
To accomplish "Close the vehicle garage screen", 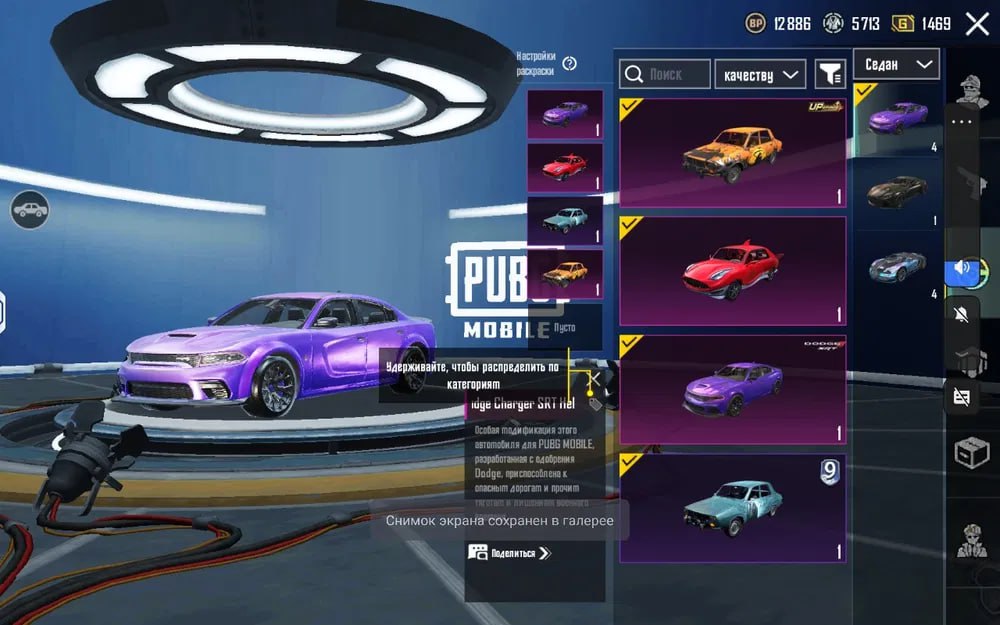I will 977,24.
